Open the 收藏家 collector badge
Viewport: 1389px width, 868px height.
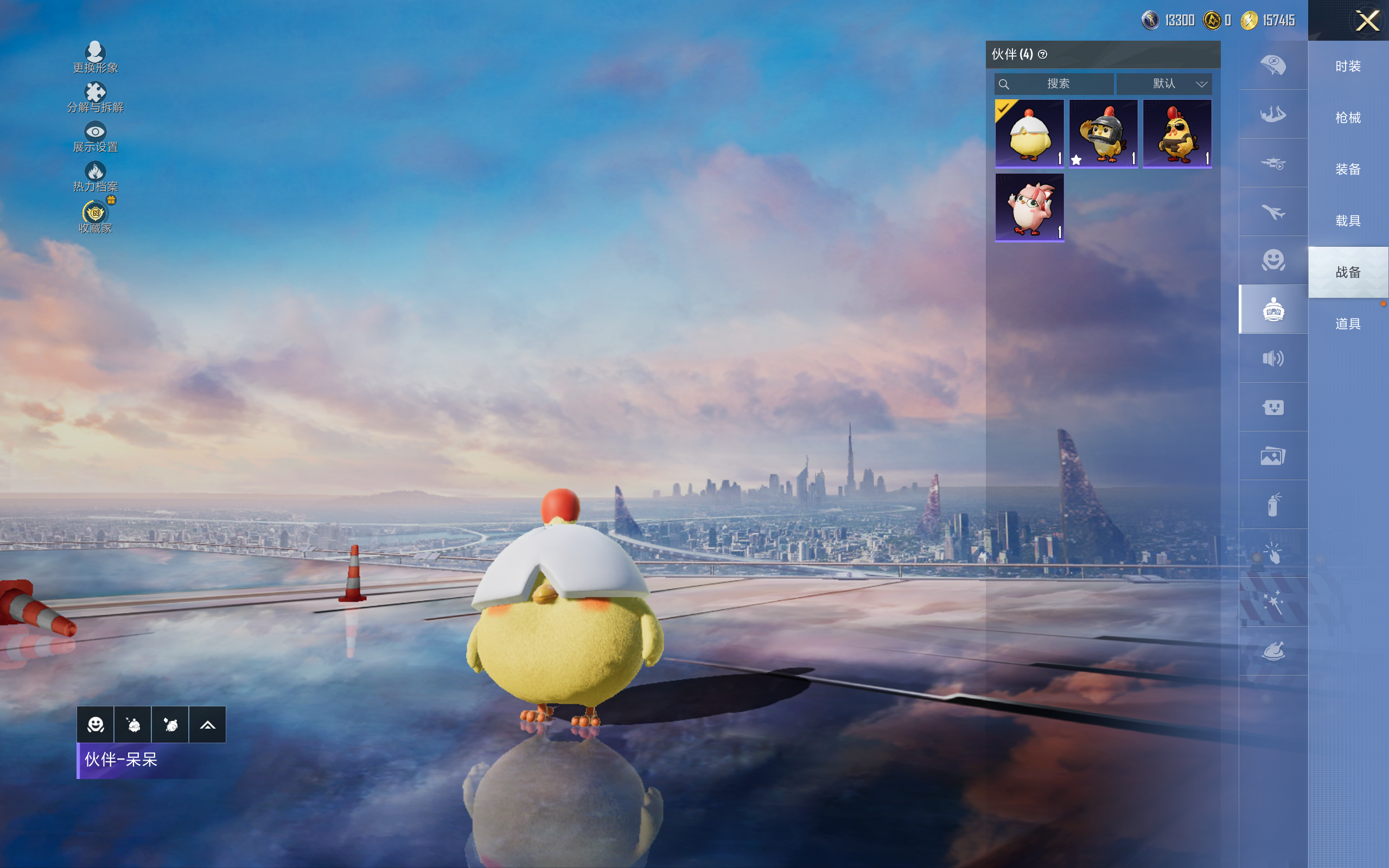coord(95,217)
